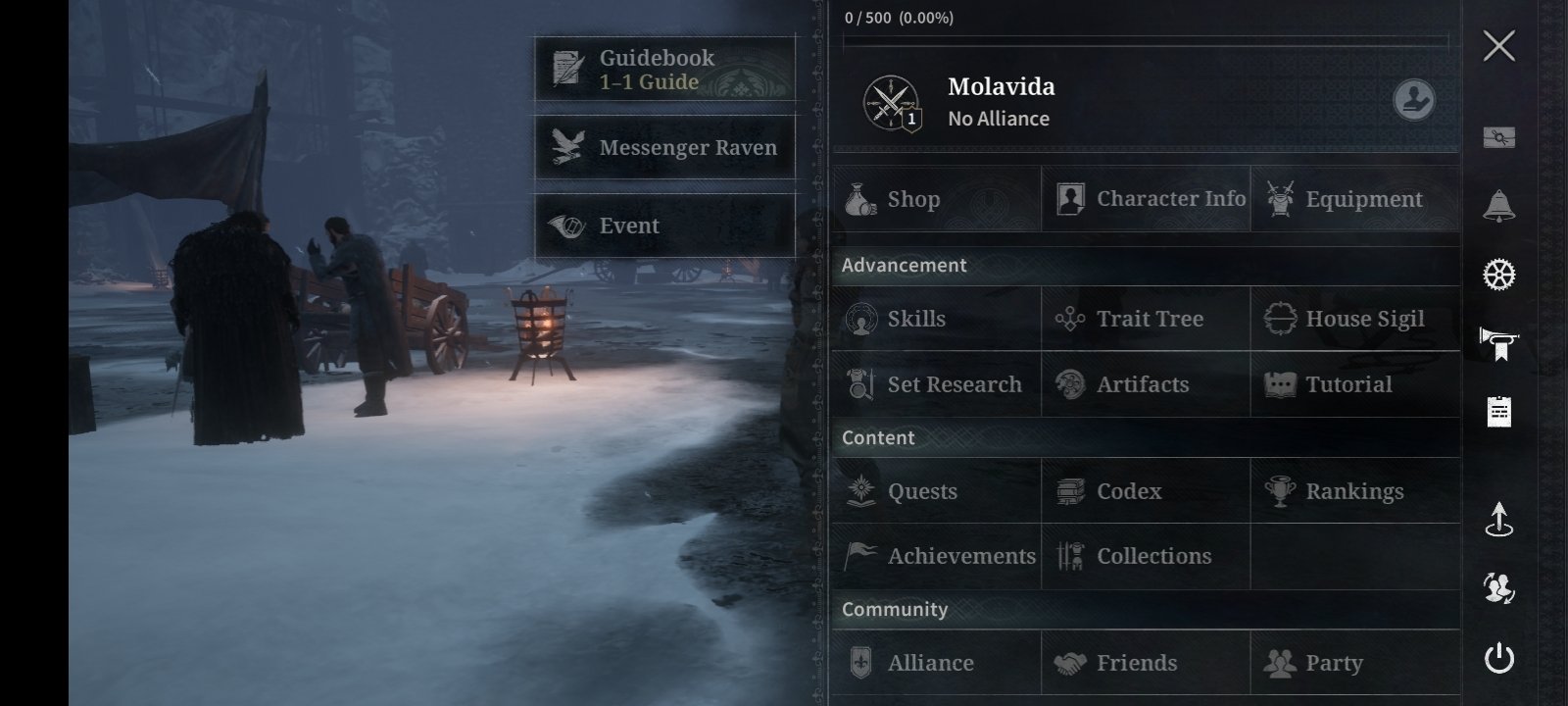Screen dimensions: 1568x706
Task: Open the Tutorial entry
Action: (x=1355, y=384)
